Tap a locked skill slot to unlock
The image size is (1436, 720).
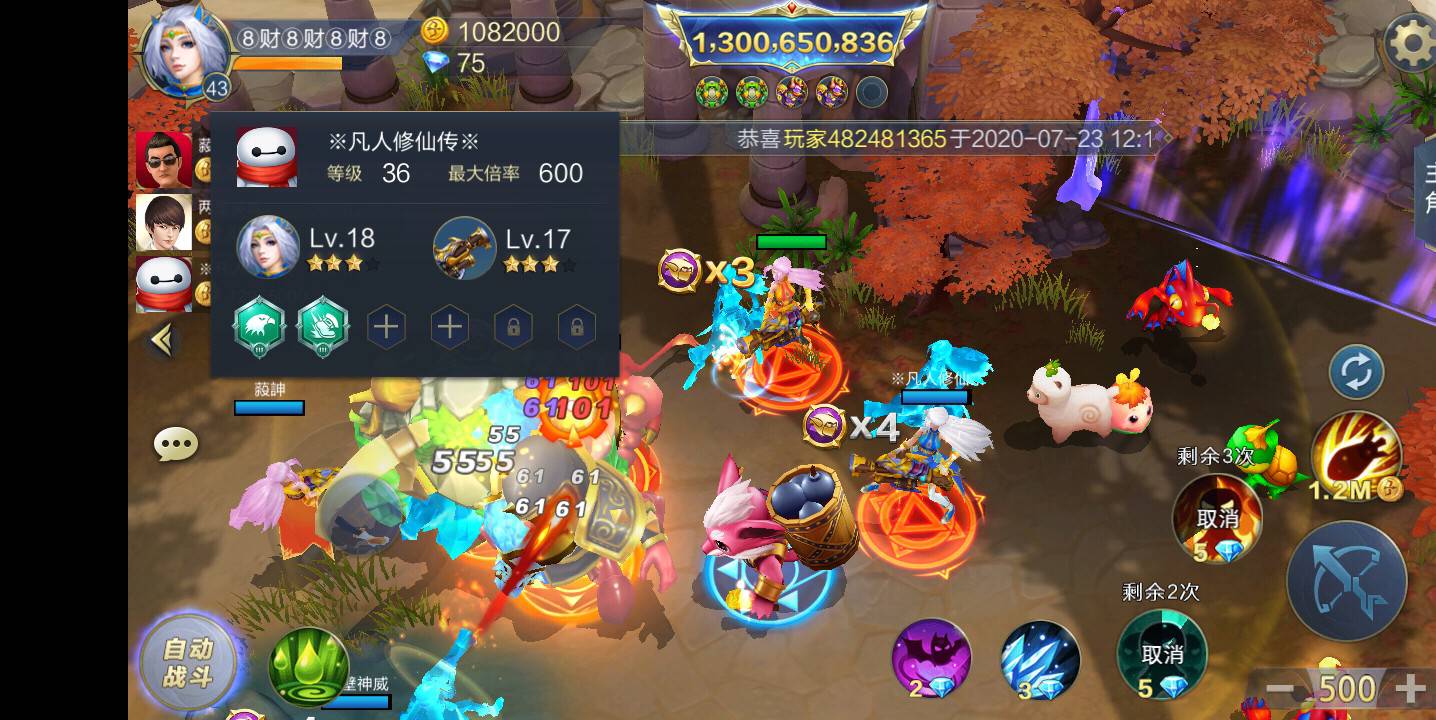[x=513, y=325]
